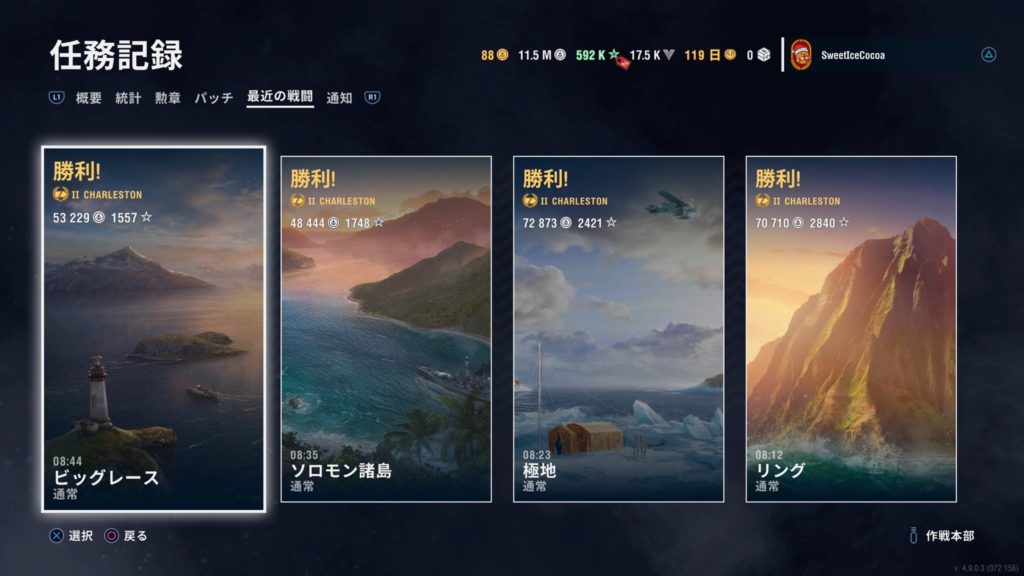Image resolution: width=1024 pixels, height=576 pixels.
Task: Show the 勲章 tab
Action: tap(167, 98)
